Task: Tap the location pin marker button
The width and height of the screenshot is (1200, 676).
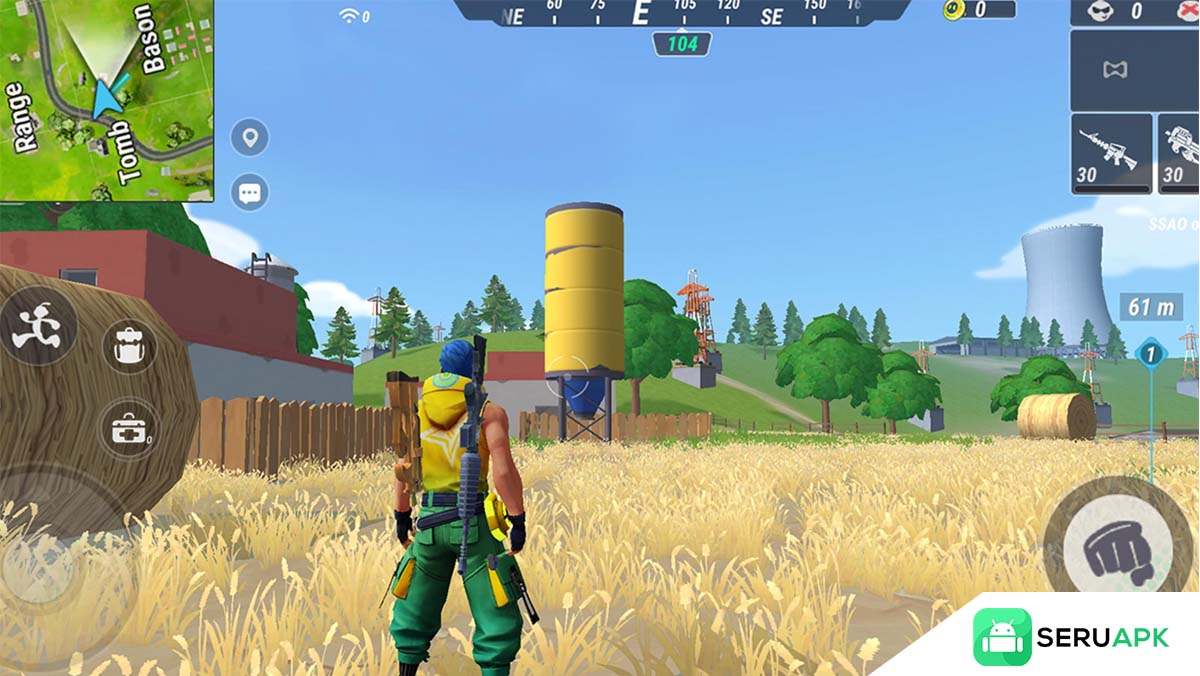Action: coord(249,137)
